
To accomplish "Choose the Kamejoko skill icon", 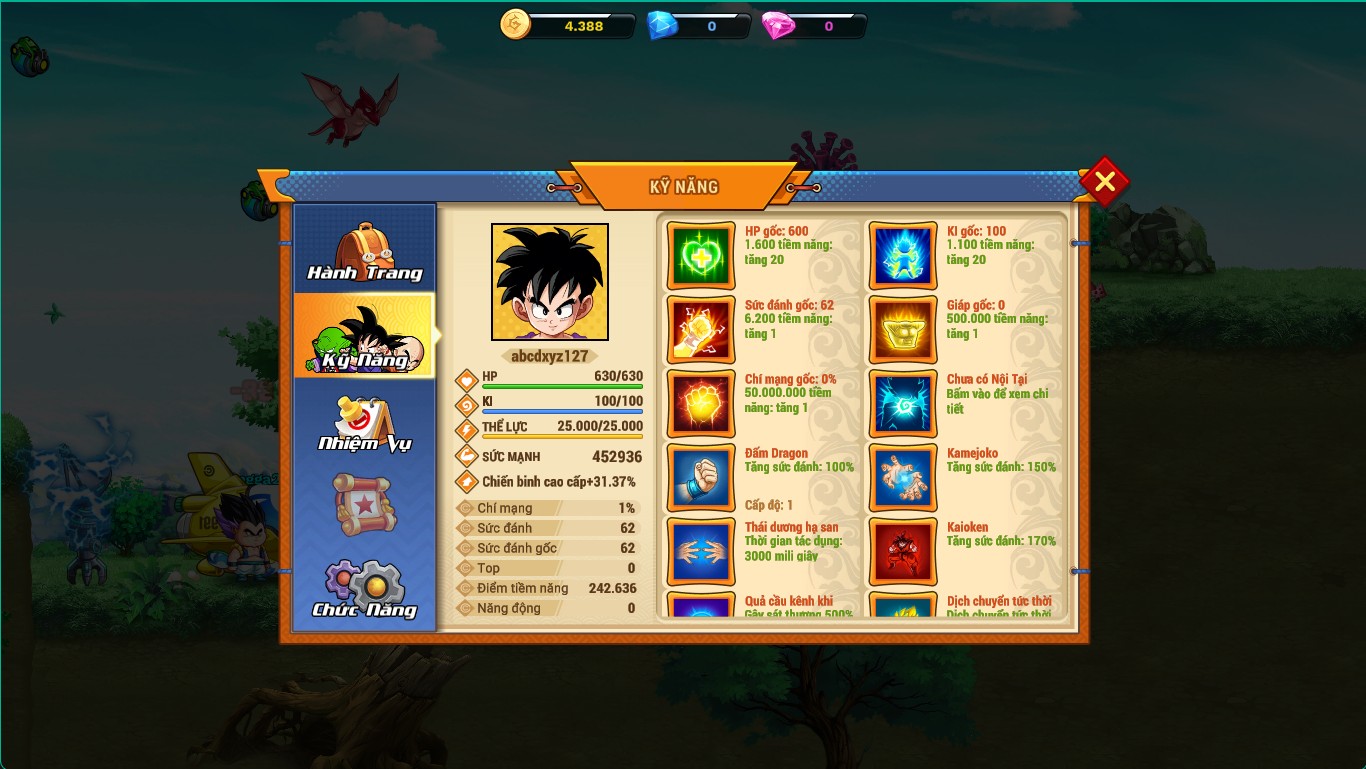I will click(903, 478).
